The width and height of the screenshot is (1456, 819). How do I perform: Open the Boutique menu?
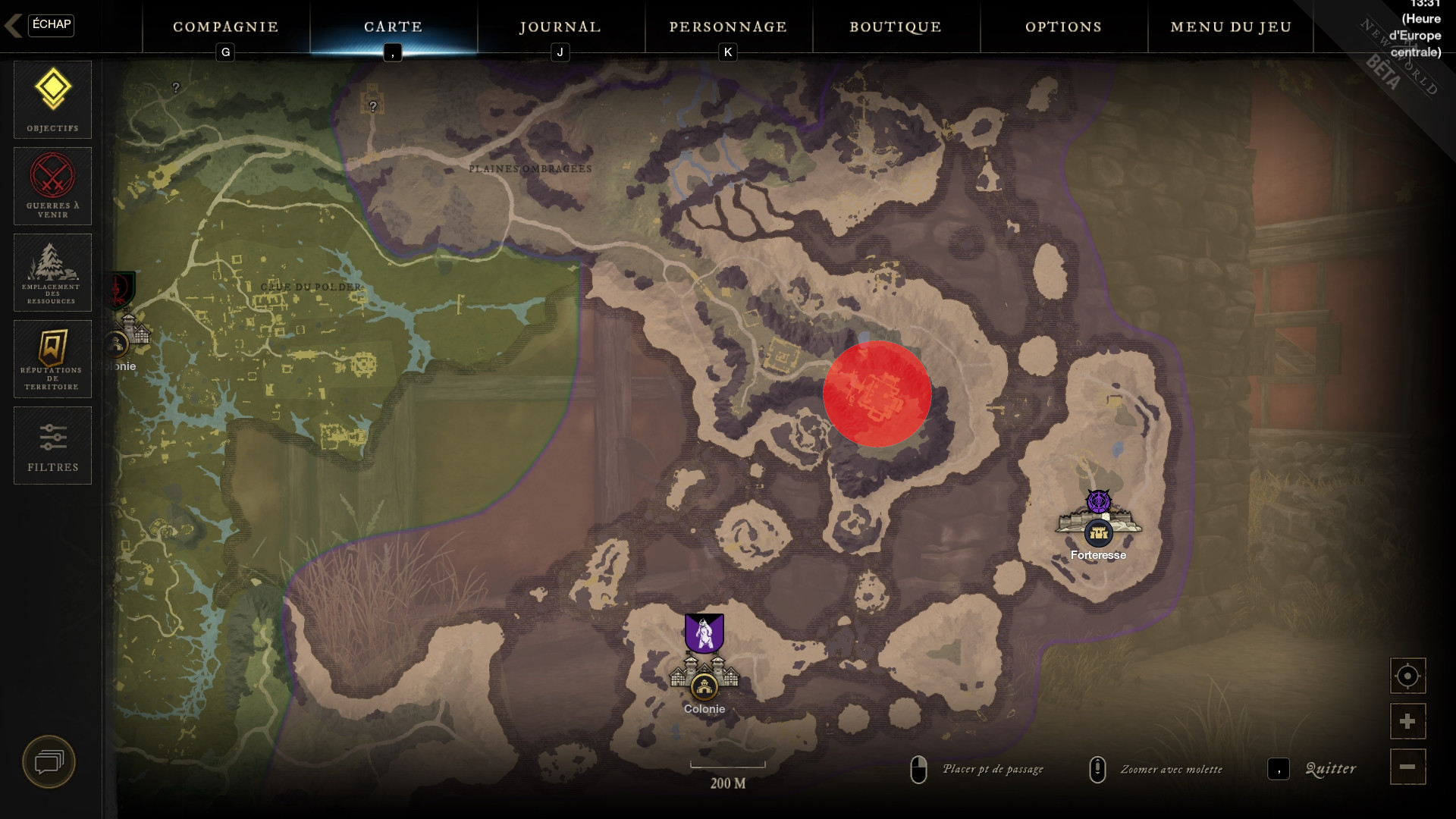coord(896,27)
